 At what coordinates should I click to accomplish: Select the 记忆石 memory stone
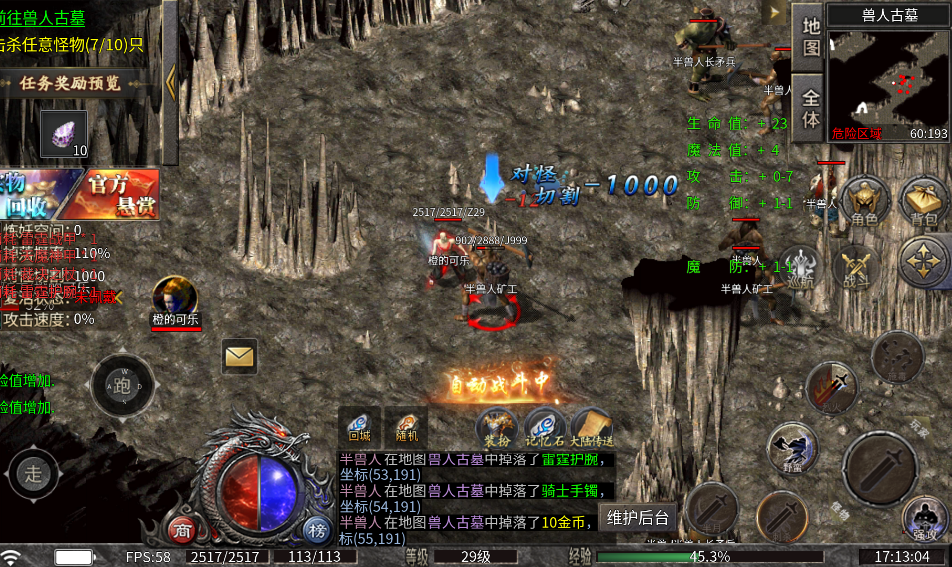click(x=545, y=427)
